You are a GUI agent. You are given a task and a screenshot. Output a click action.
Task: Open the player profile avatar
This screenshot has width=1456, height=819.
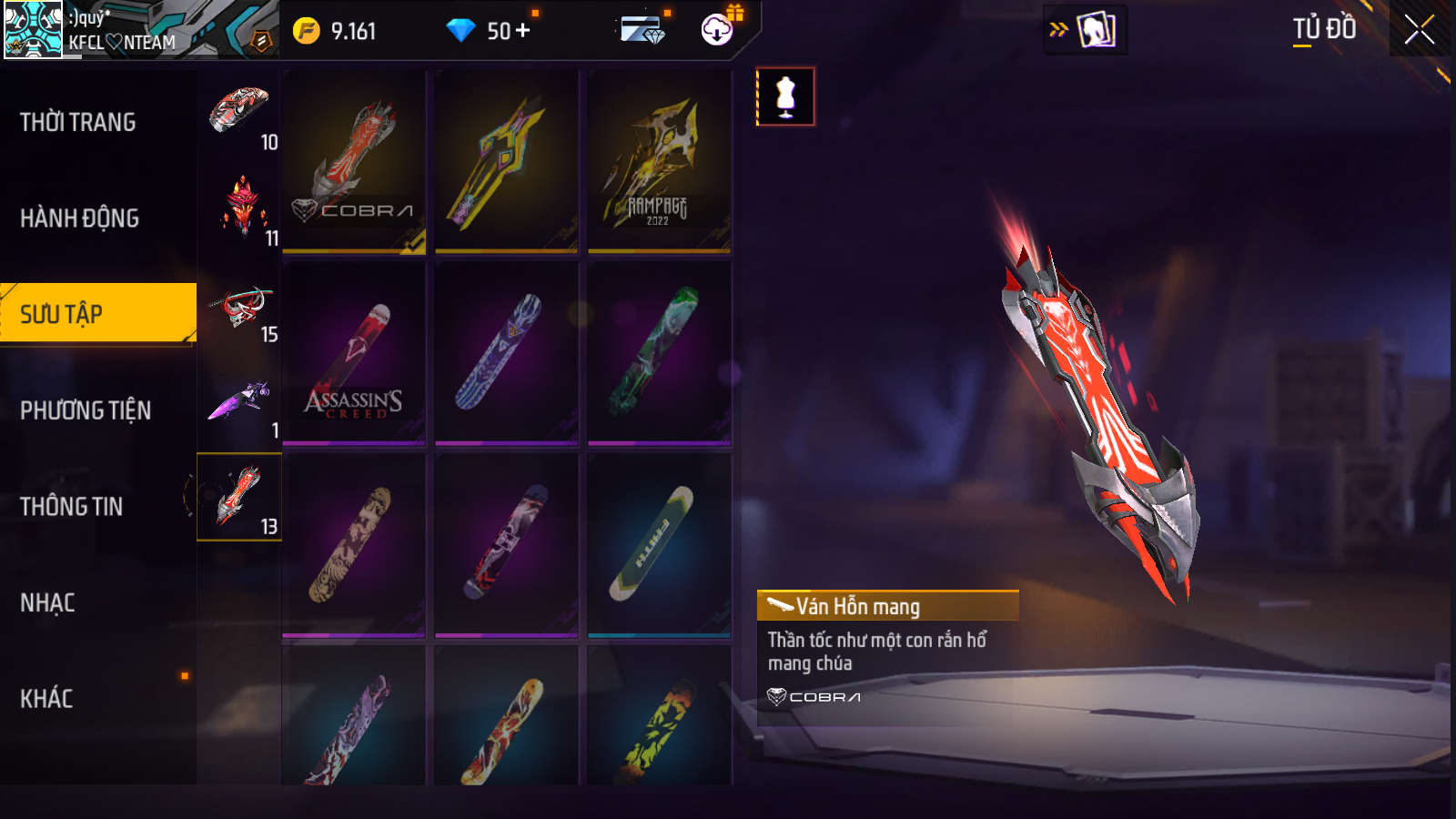[33, 29]
